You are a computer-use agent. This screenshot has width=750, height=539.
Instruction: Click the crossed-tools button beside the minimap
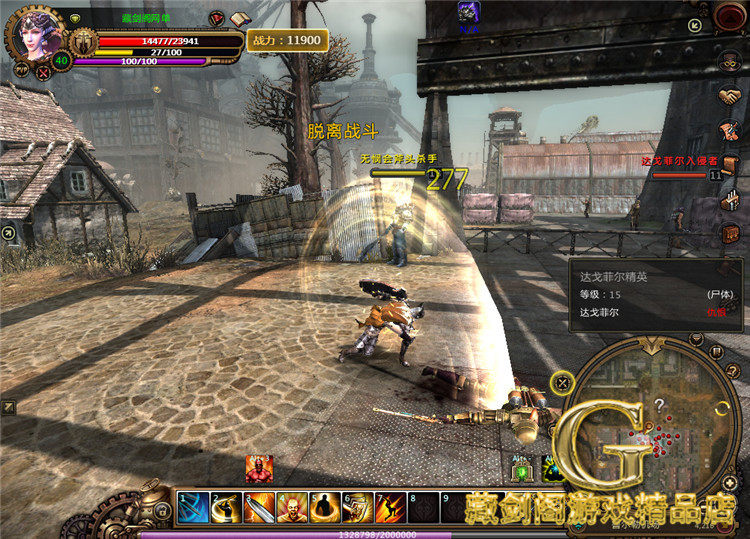pos(563,381)
